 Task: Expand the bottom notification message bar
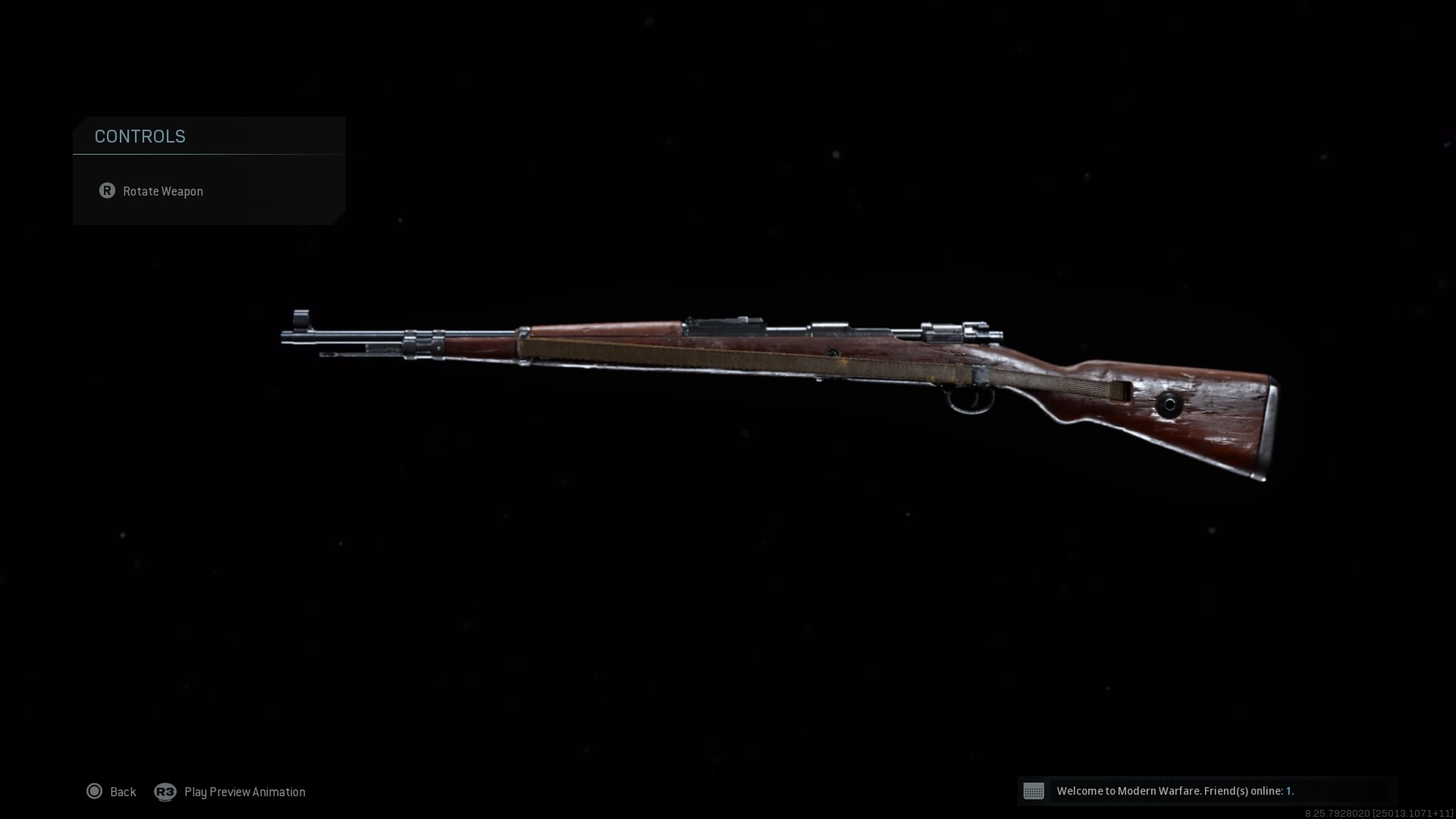click(x=1235, y=791)
